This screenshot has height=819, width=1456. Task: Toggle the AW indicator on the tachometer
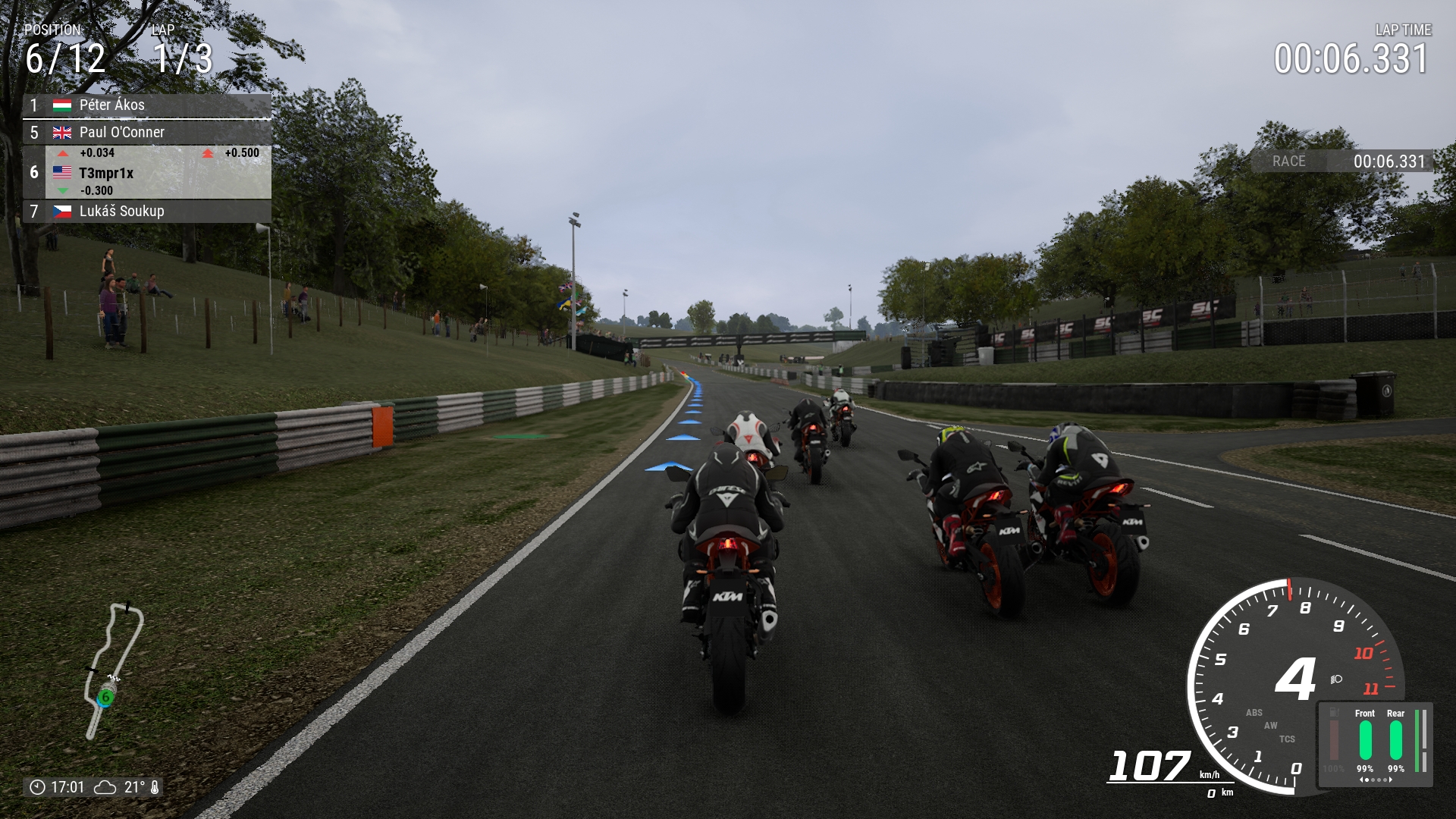pos(1271,726)
